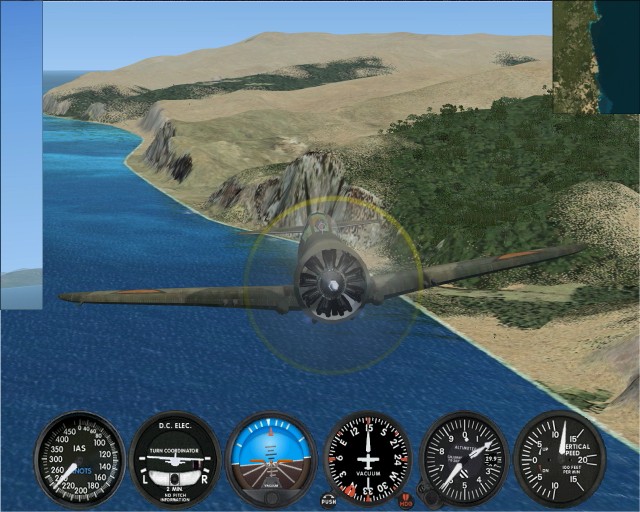Click the airspeed indicator gauge
This screenshot has height=512, width=640.
79,458
